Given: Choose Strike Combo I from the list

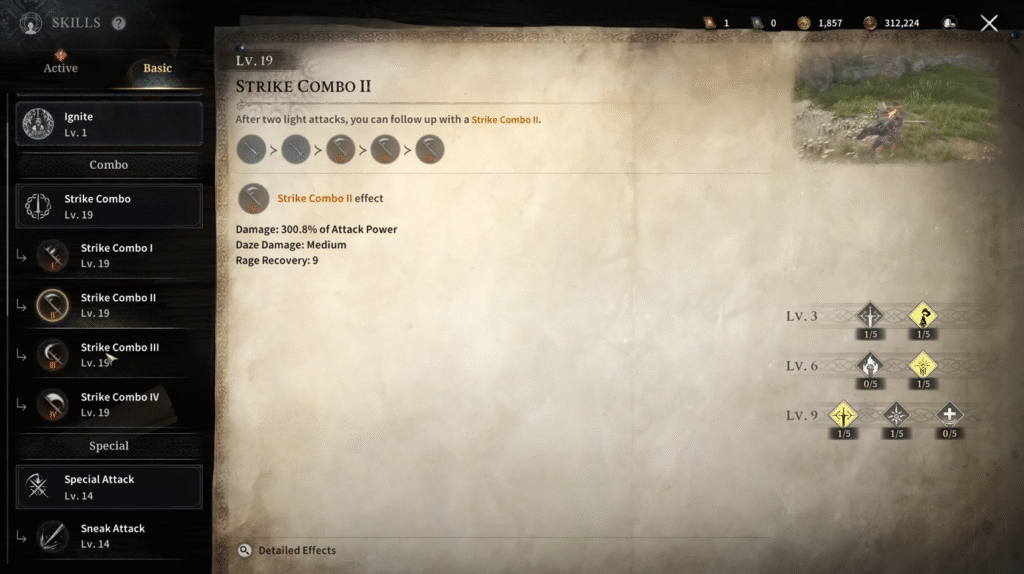Looking at the screenshot, I should coord(116,255).
